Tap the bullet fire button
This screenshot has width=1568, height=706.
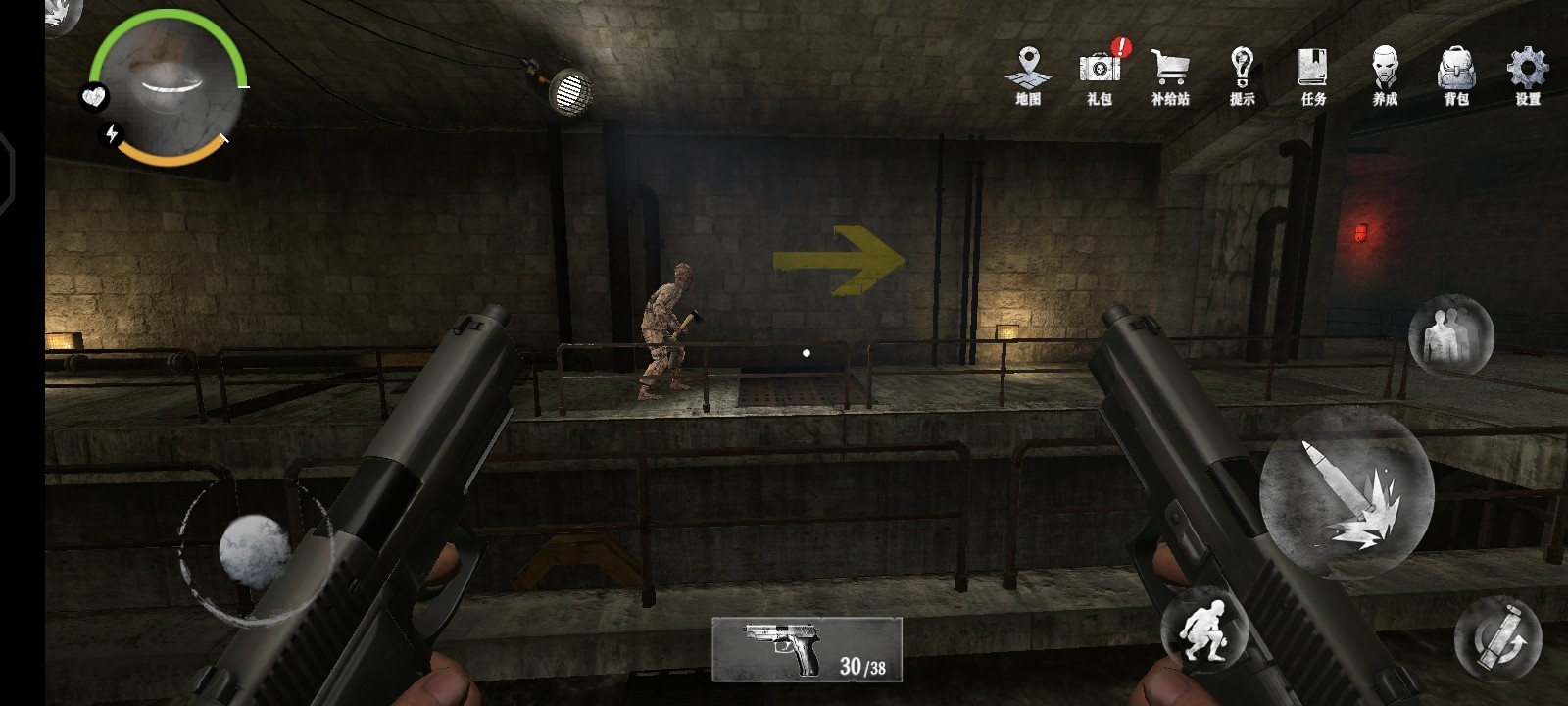point(1346,493)
